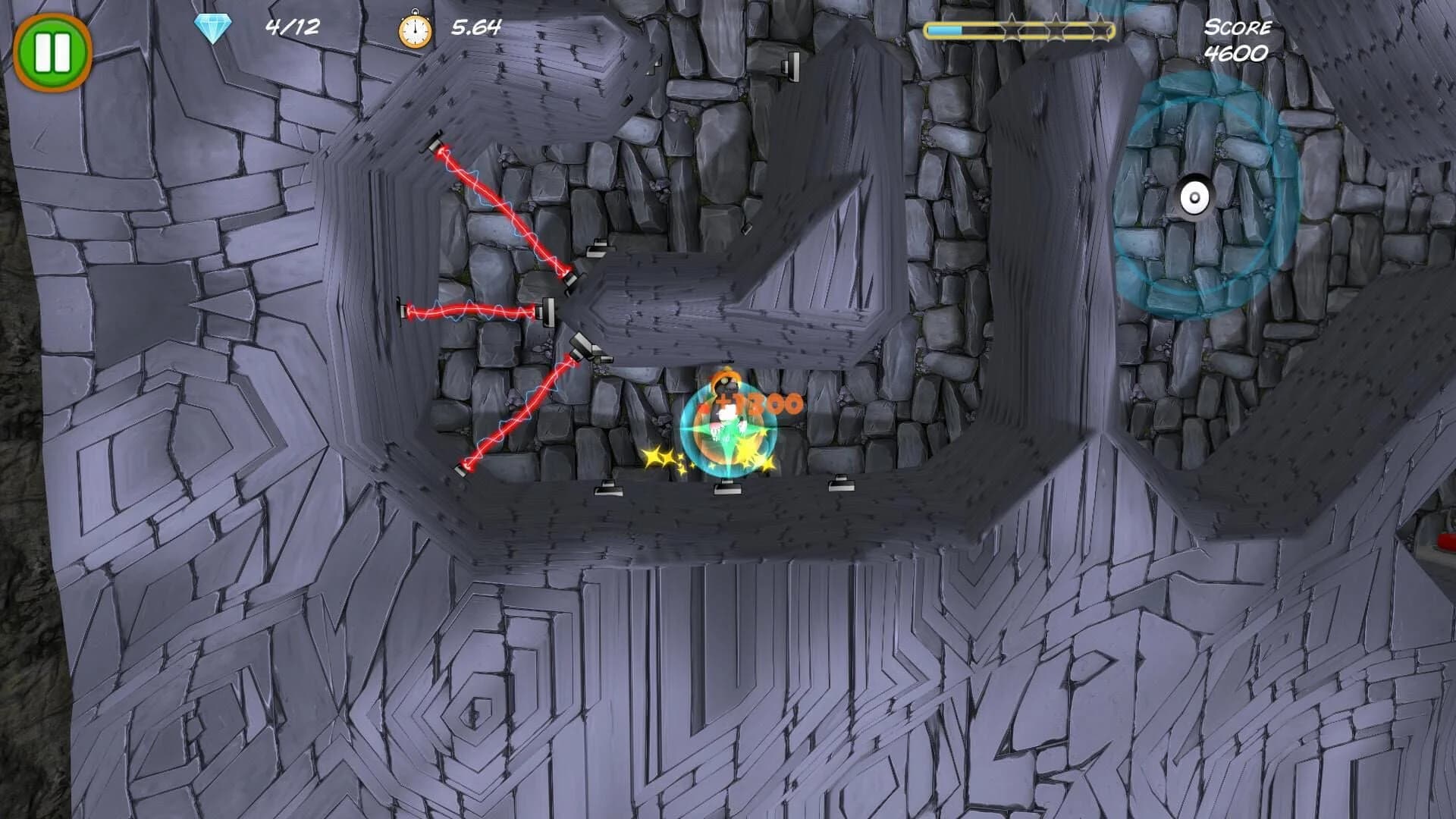
Task: Select the middle horizontal laser emitter
Action: (x=404, y=312)
